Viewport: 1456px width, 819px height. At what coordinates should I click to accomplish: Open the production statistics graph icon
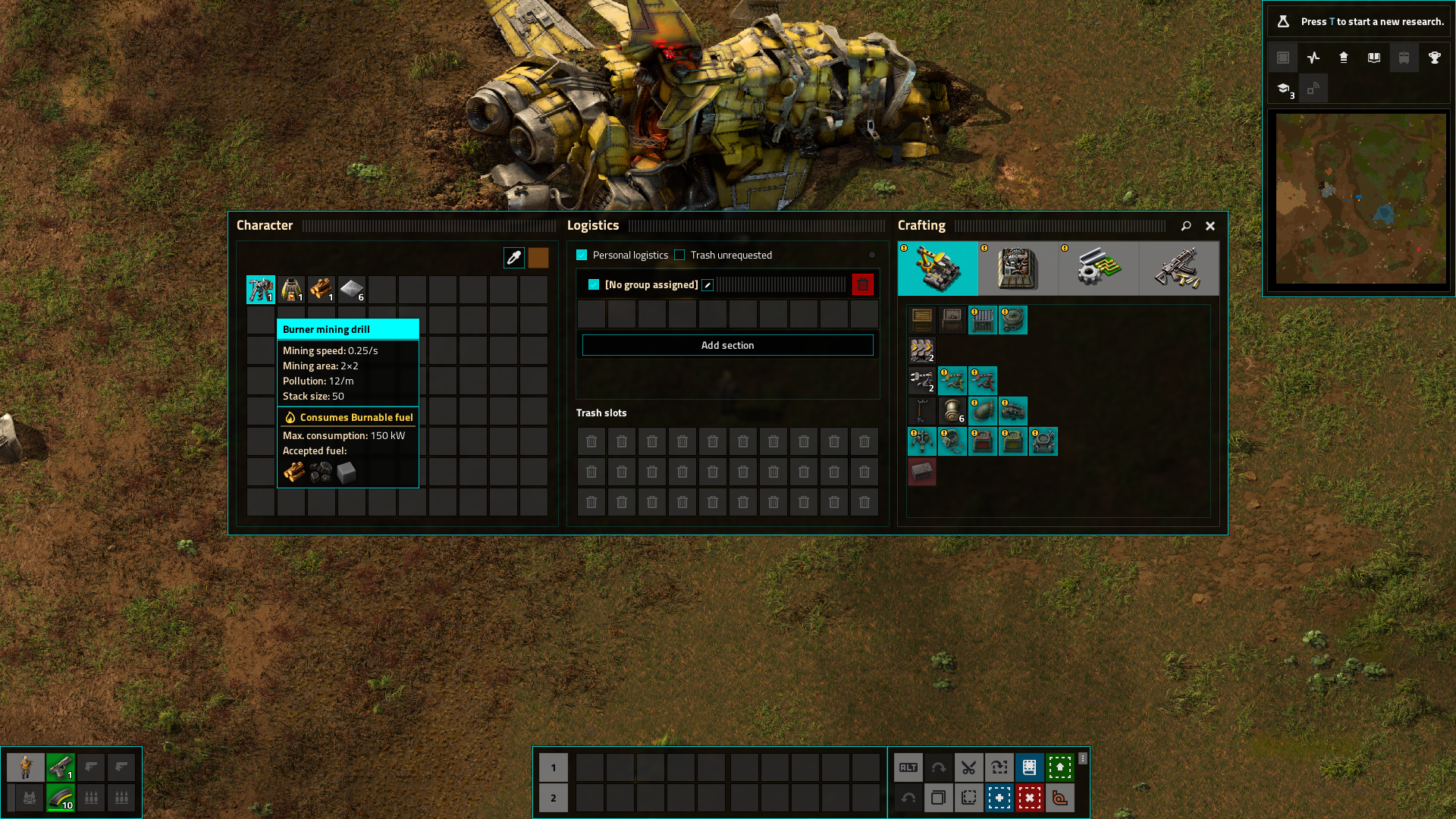tap(1313, 58)
